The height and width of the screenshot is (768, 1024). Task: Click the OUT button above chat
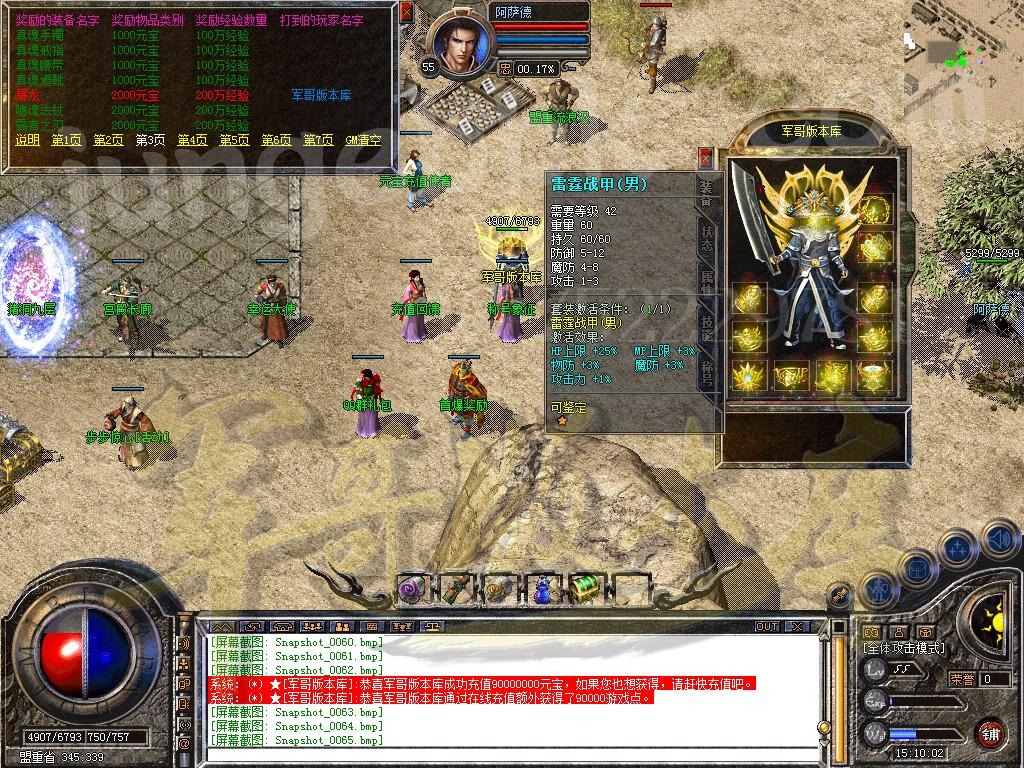[x=767, y=626]
